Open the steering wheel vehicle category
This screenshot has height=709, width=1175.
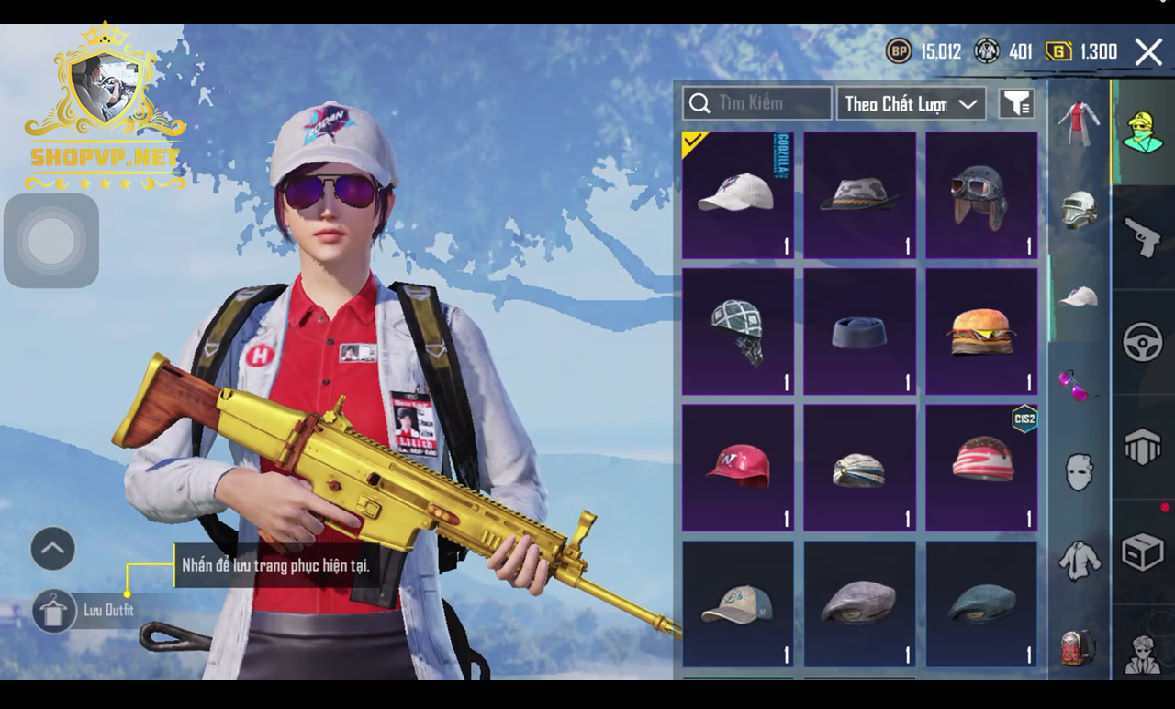(x=1142, y=342)
